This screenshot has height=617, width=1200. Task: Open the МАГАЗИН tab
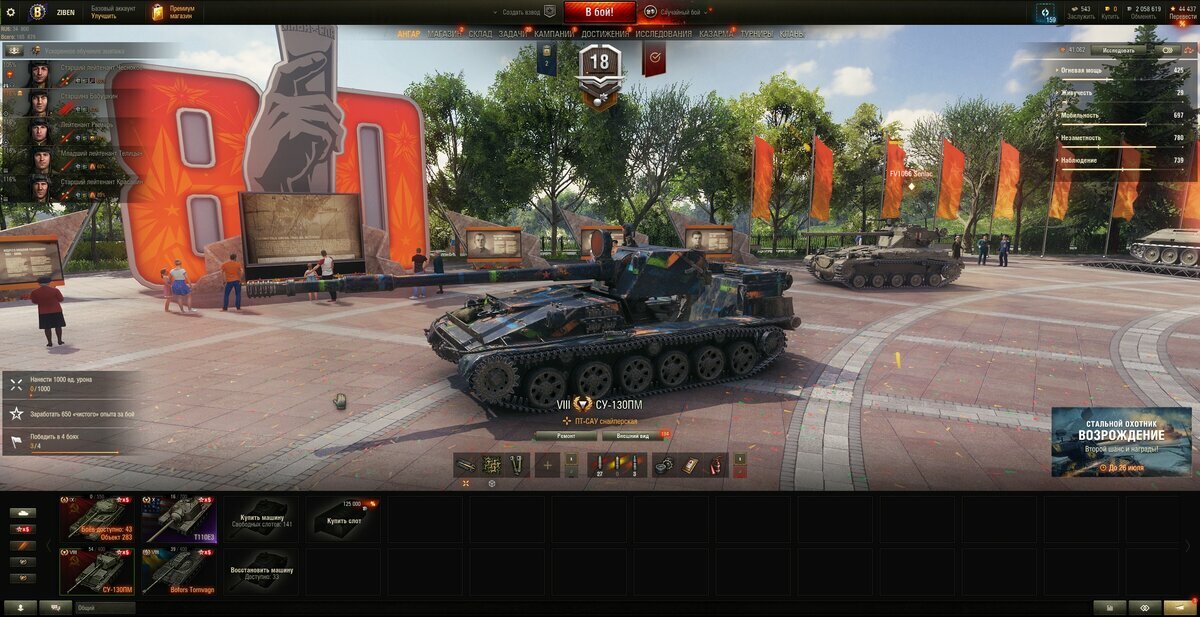tap(444, 34)
